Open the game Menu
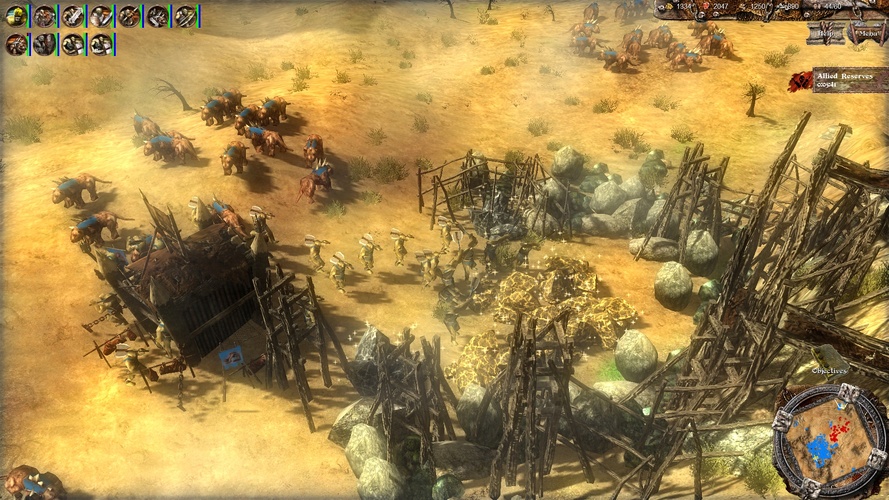This screenshot has height=500, width=889. pos(866,32)
